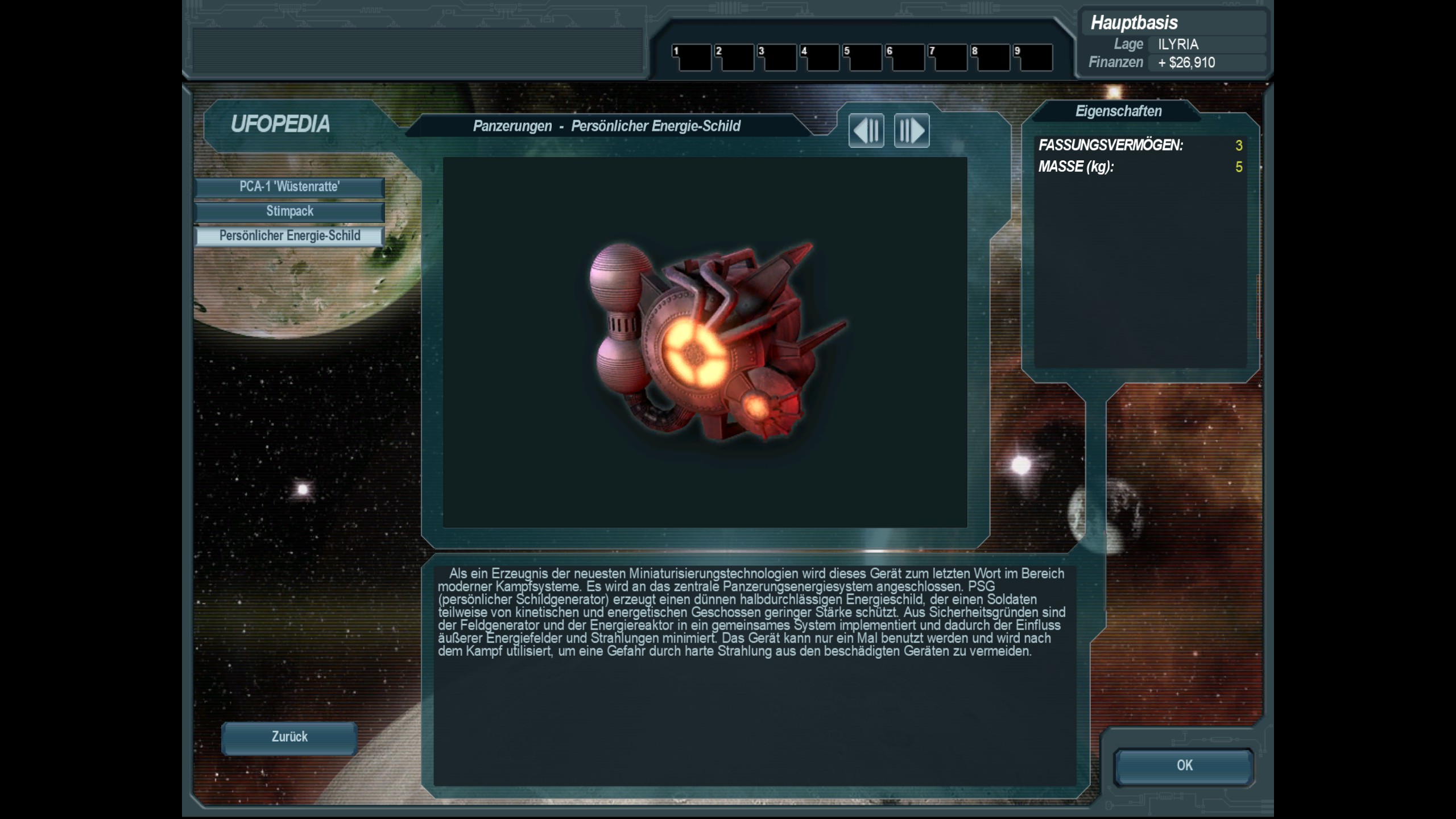Open the Stimpack entry
Screen dimensions: 1456x819
tap(289, 212)
